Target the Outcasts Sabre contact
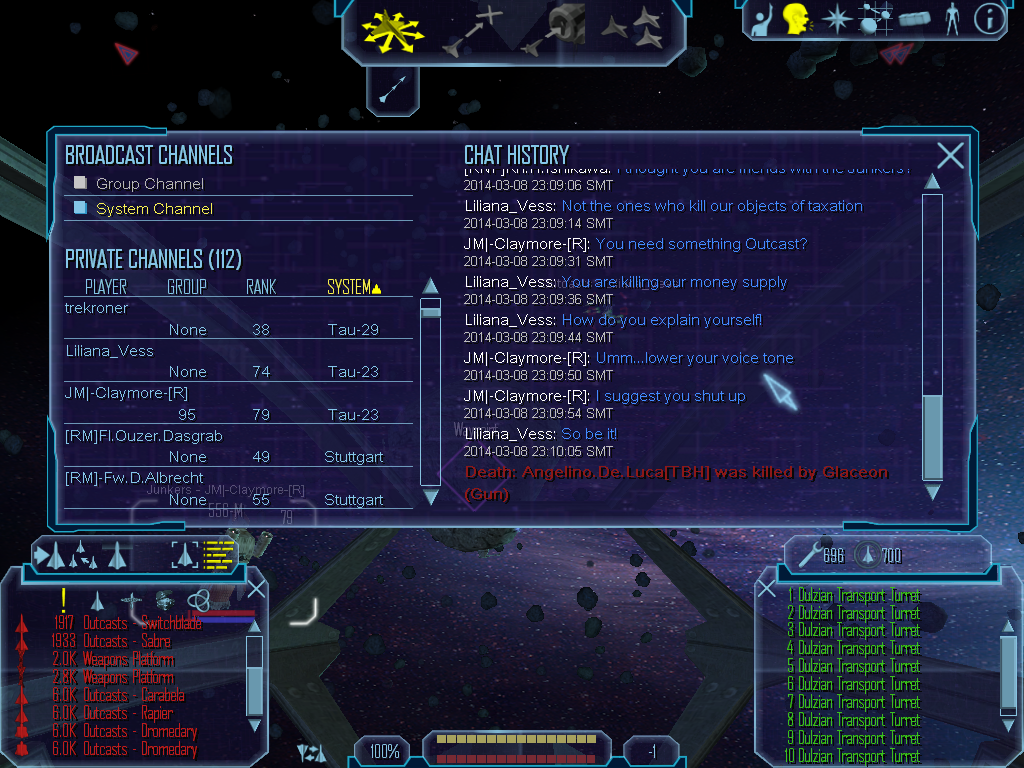The width and height of the screenshot is (1024, 768). [125, 641]
